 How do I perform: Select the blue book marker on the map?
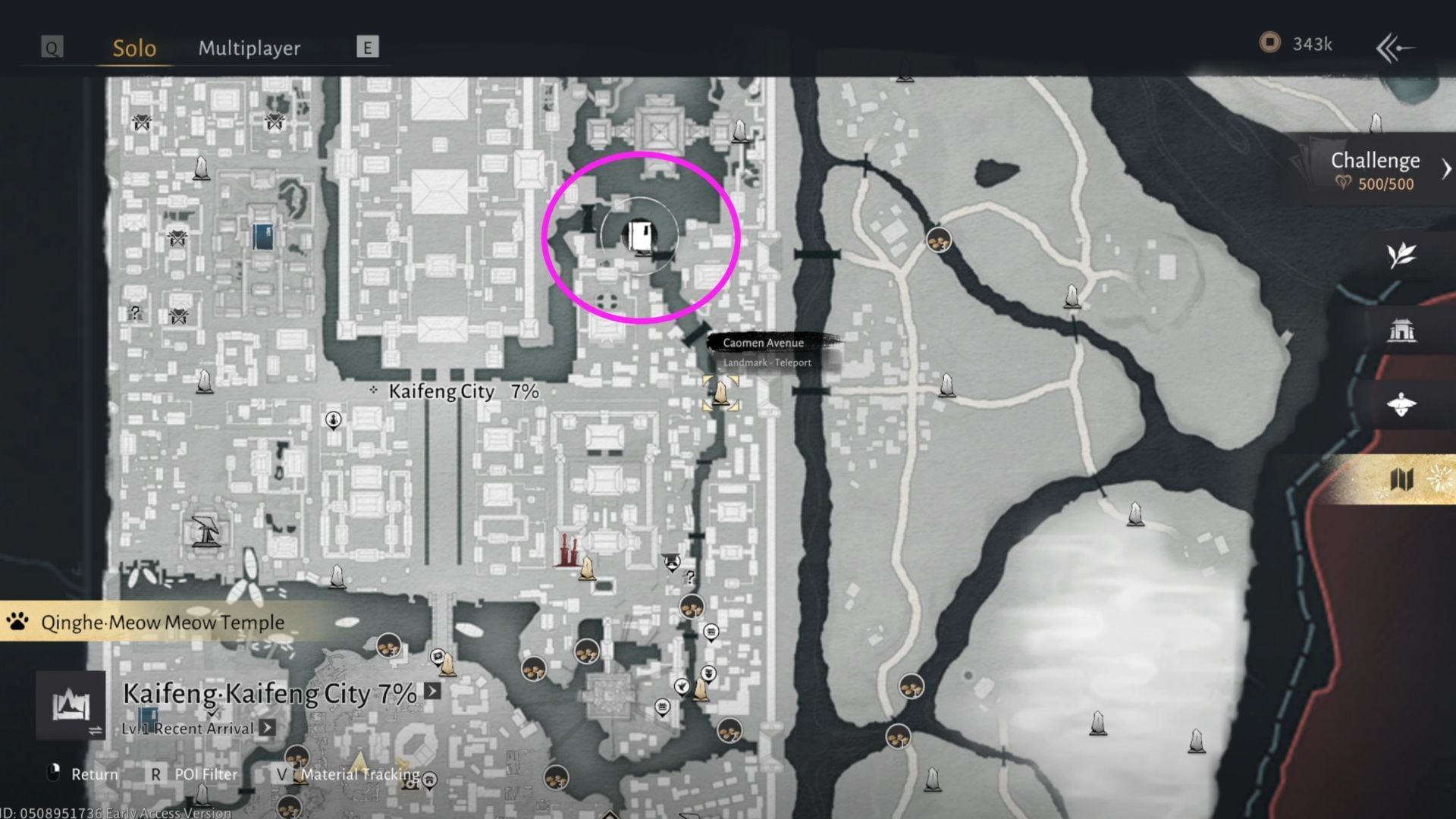262,235
